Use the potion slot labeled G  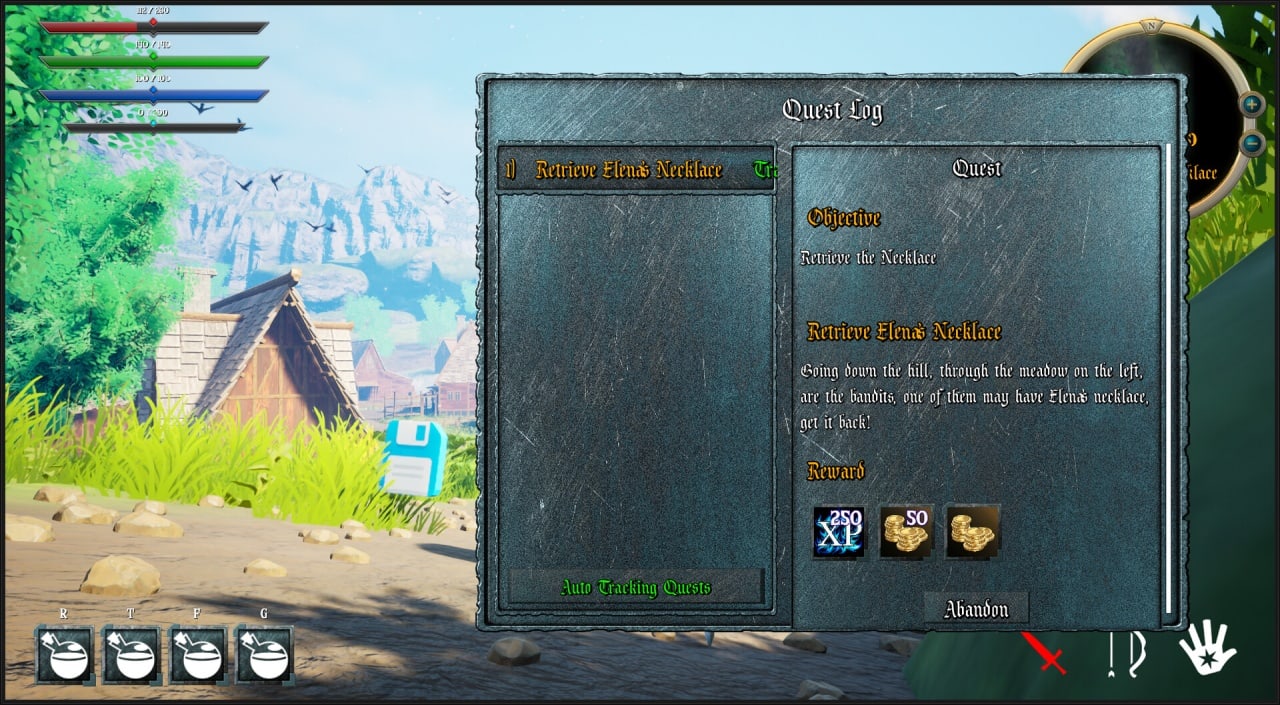[264, 655]
